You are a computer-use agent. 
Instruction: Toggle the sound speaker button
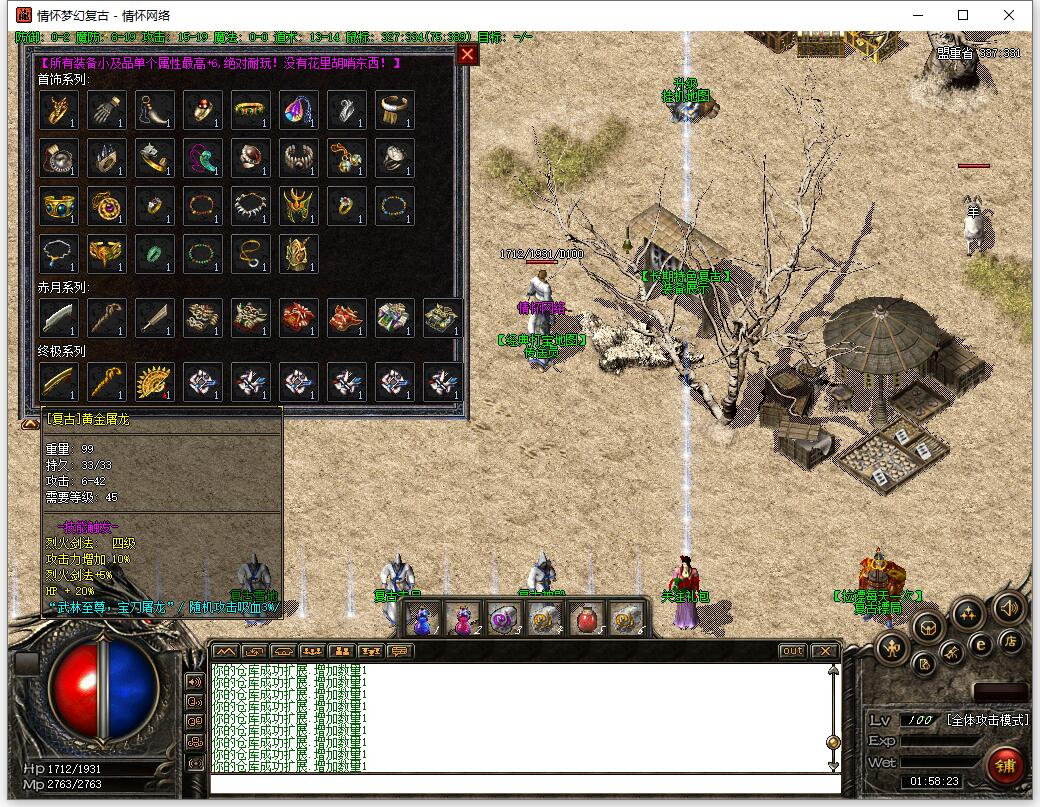click(1008, 607)
